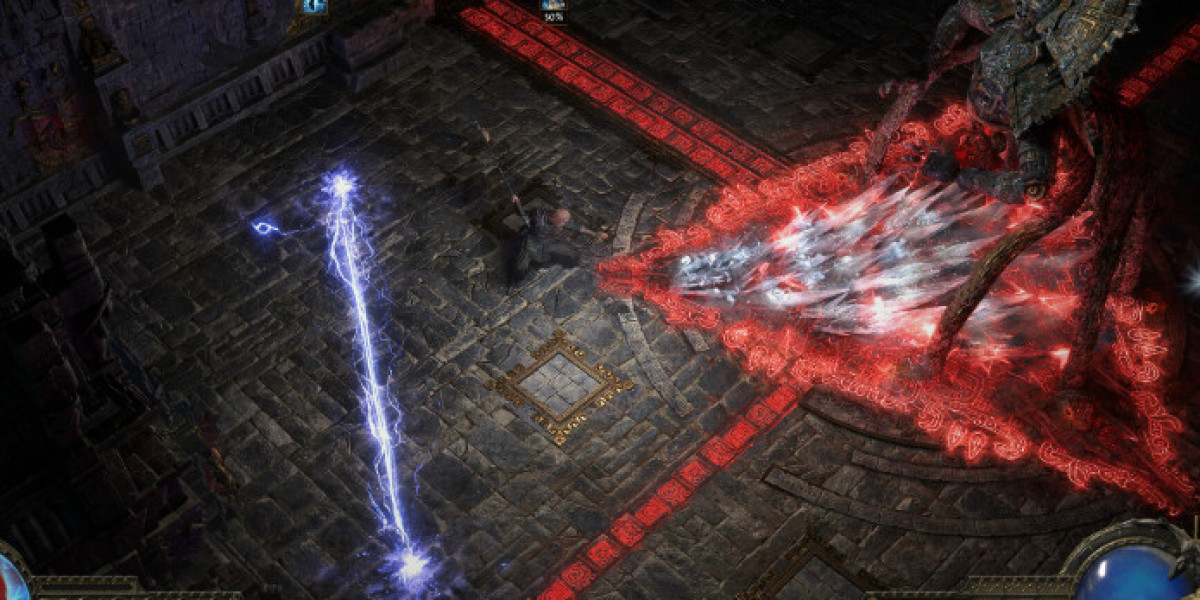Select the buff icon labeled 50%
Image resolution: width=1200 pixels, height=600 pixels.
point(553,5)
